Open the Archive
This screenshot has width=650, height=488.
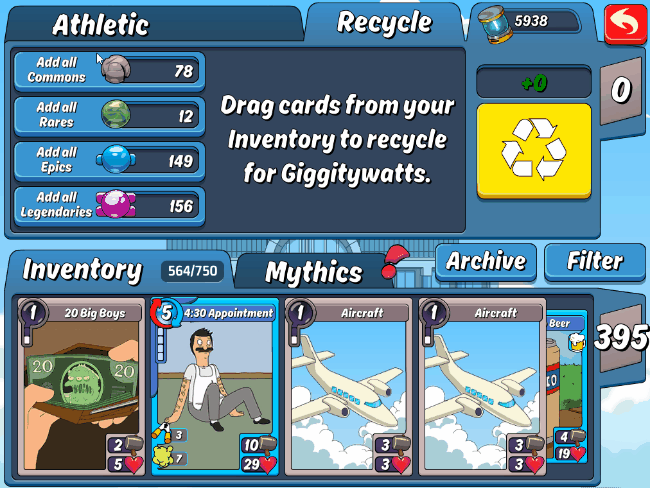pos(485,262)
